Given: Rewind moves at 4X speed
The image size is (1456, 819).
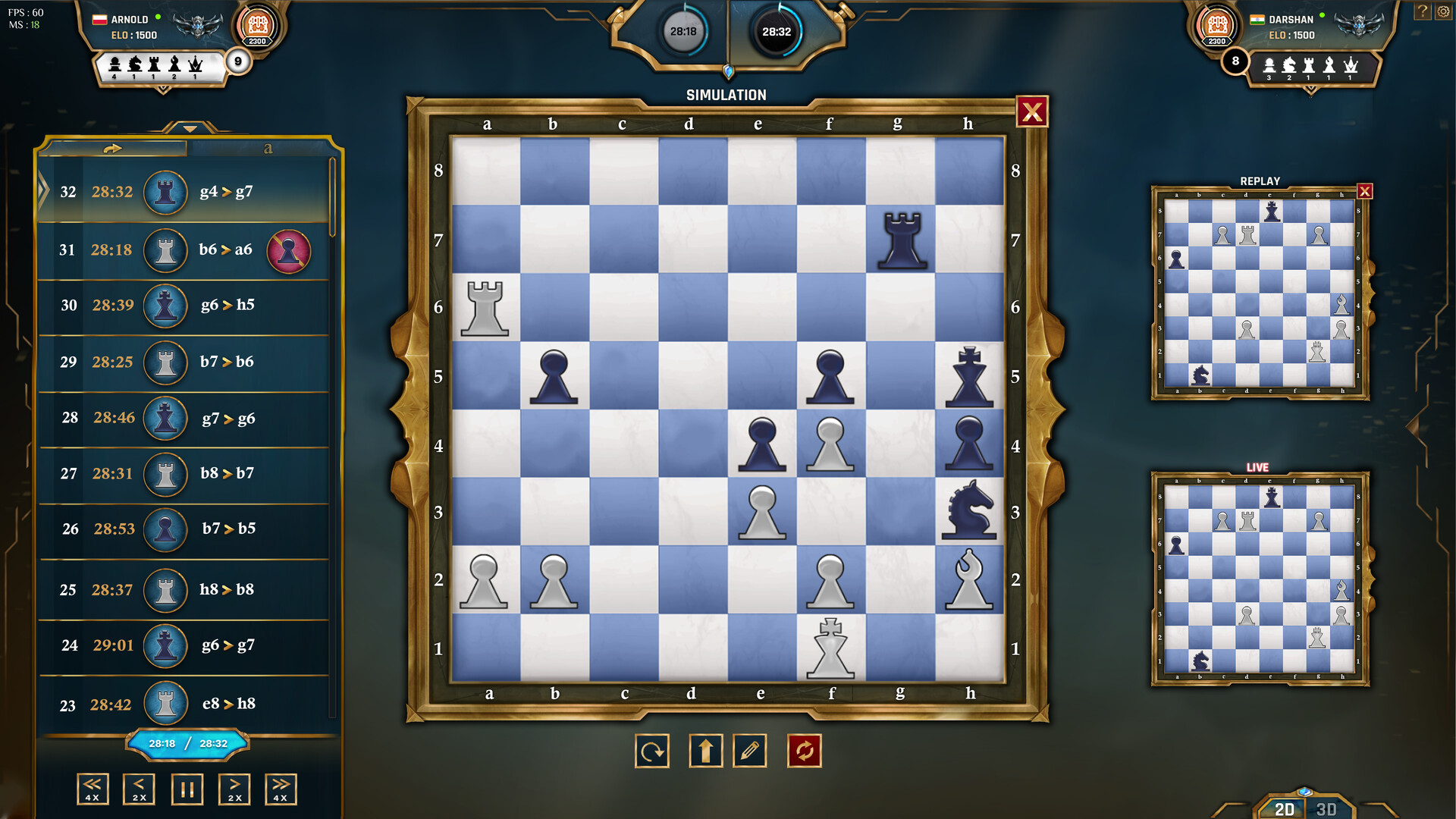Looking at the screenshot, I should click(x=93, y=789).
